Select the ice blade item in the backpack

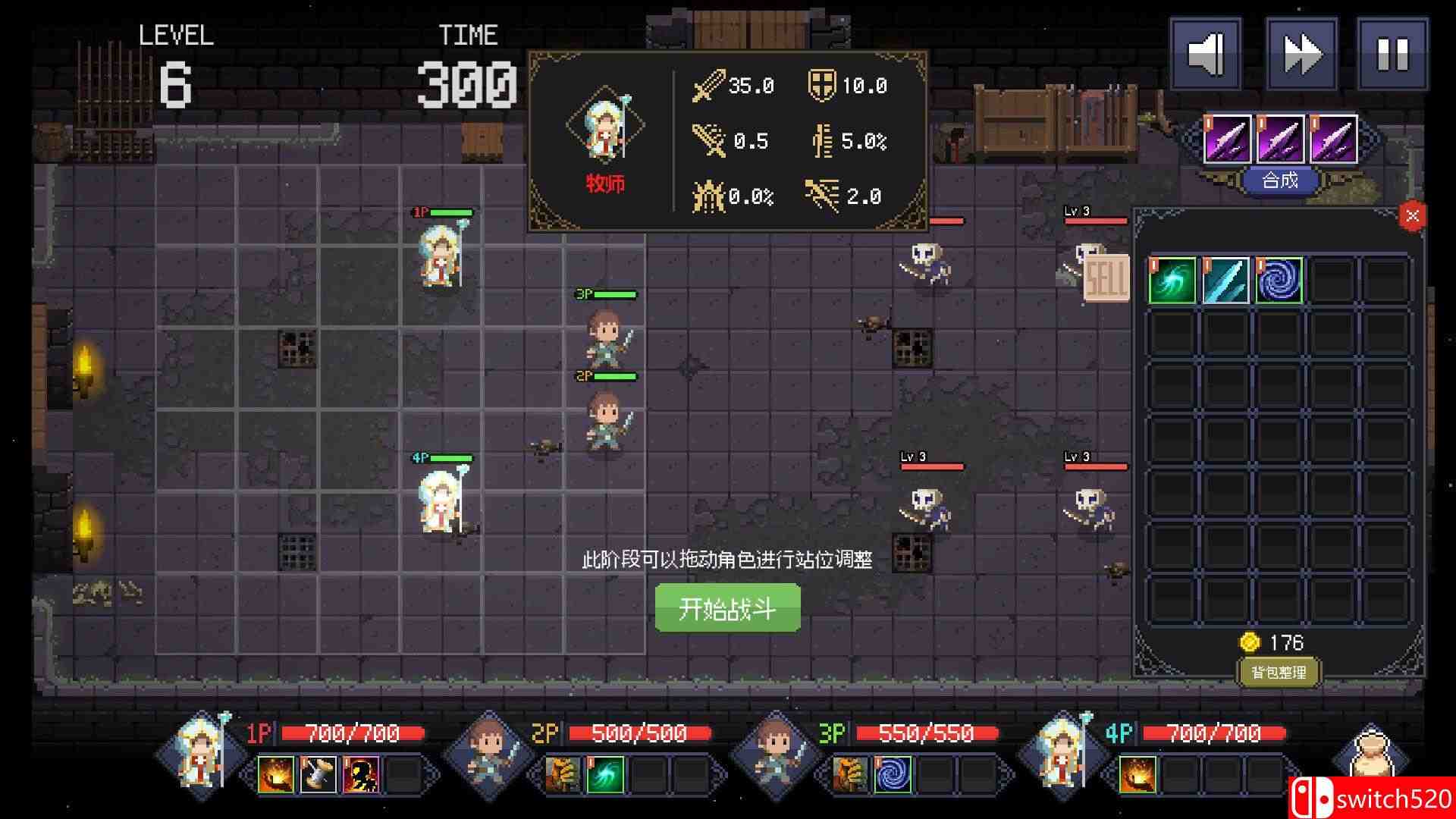1228,279
